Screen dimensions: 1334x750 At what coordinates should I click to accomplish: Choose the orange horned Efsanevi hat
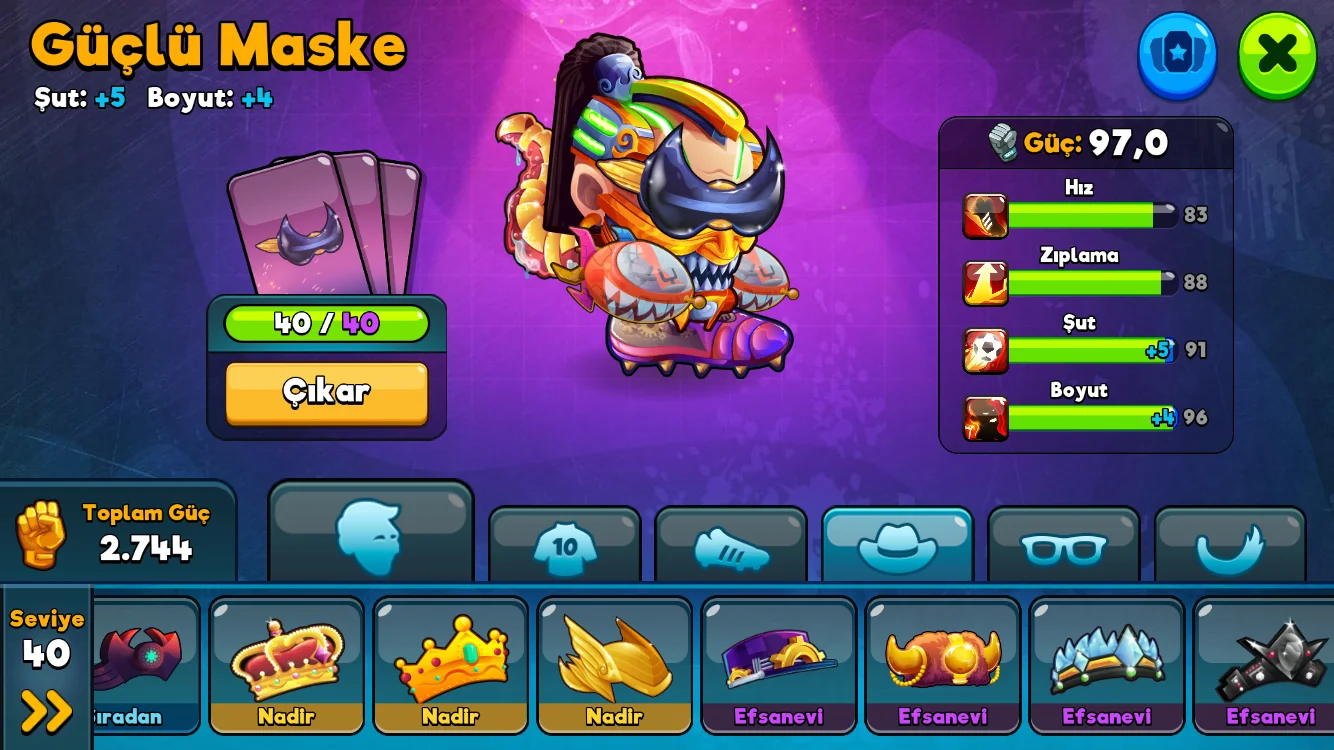pos(942,664)
